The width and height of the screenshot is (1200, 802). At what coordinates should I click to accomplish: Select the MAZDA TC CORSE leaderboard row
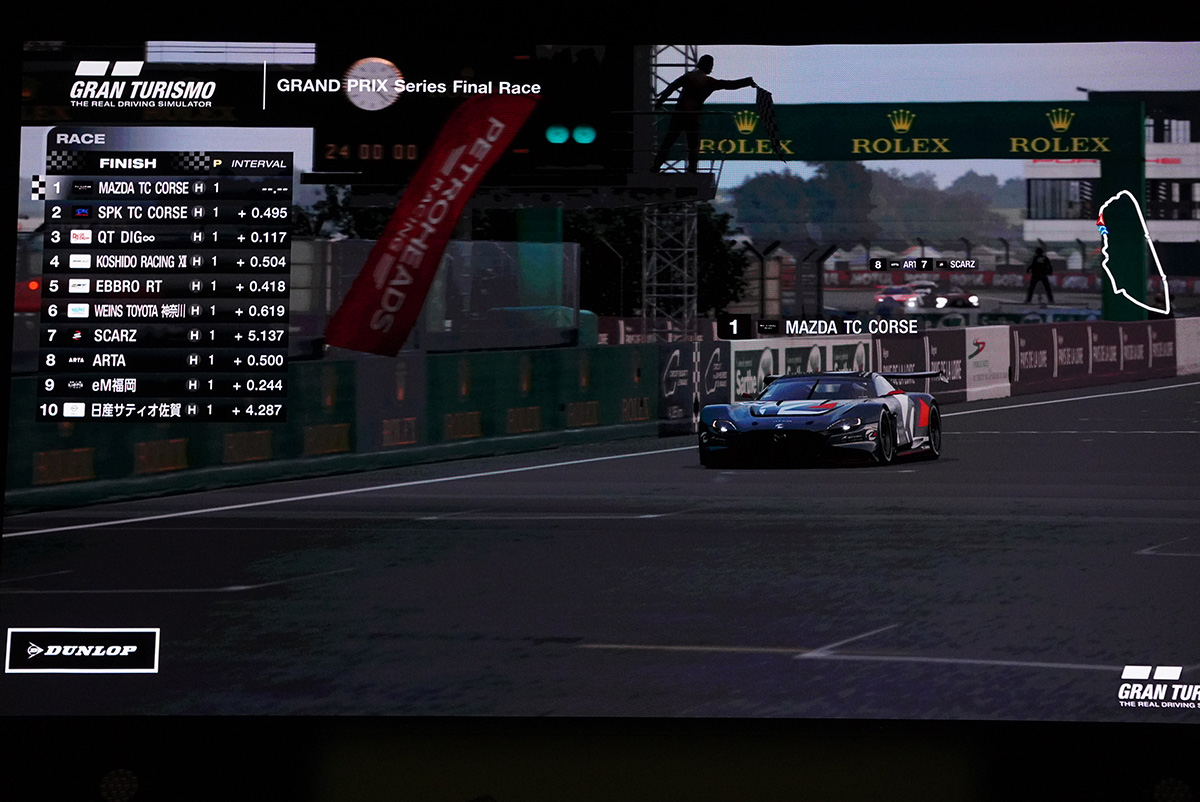pos(165,188)
